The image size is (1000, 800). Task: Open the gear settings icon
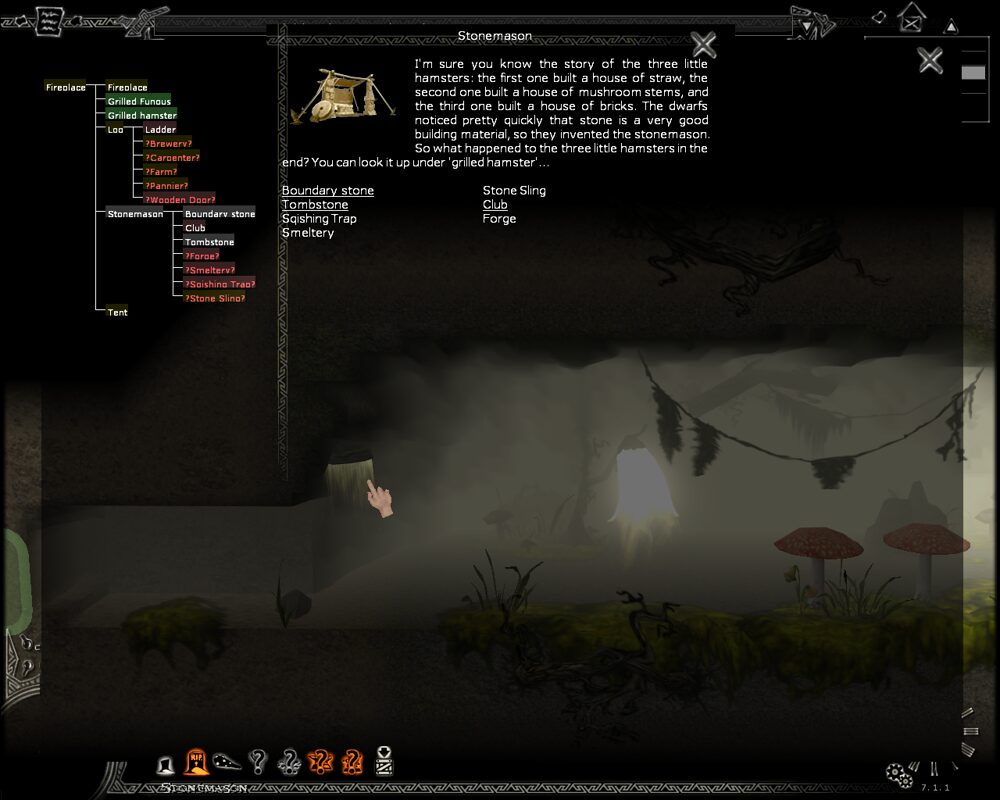pyautogui.click(x=898, y=774)
